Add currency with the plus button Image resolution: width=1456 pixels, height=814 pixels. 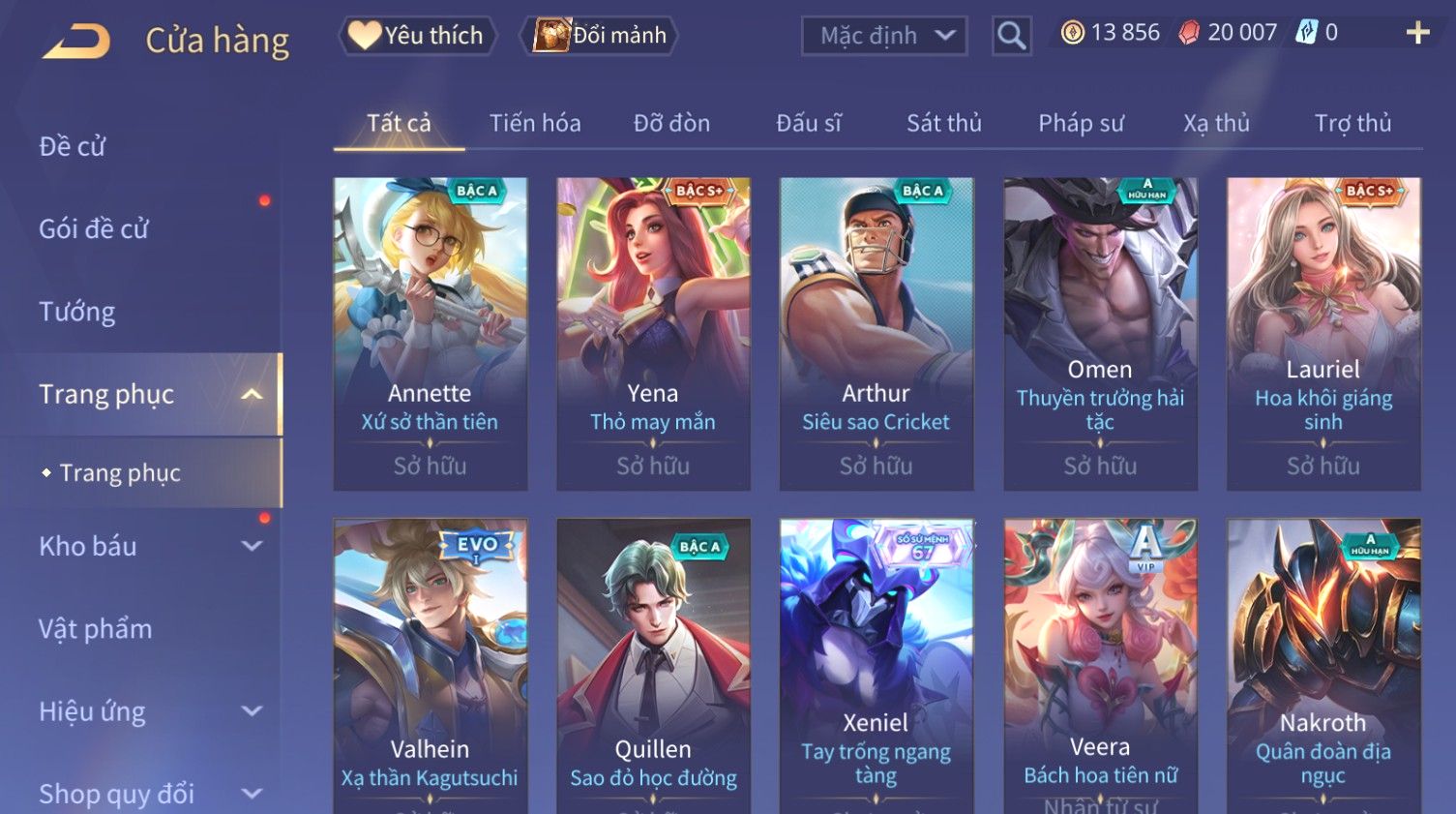(1417, 33)
